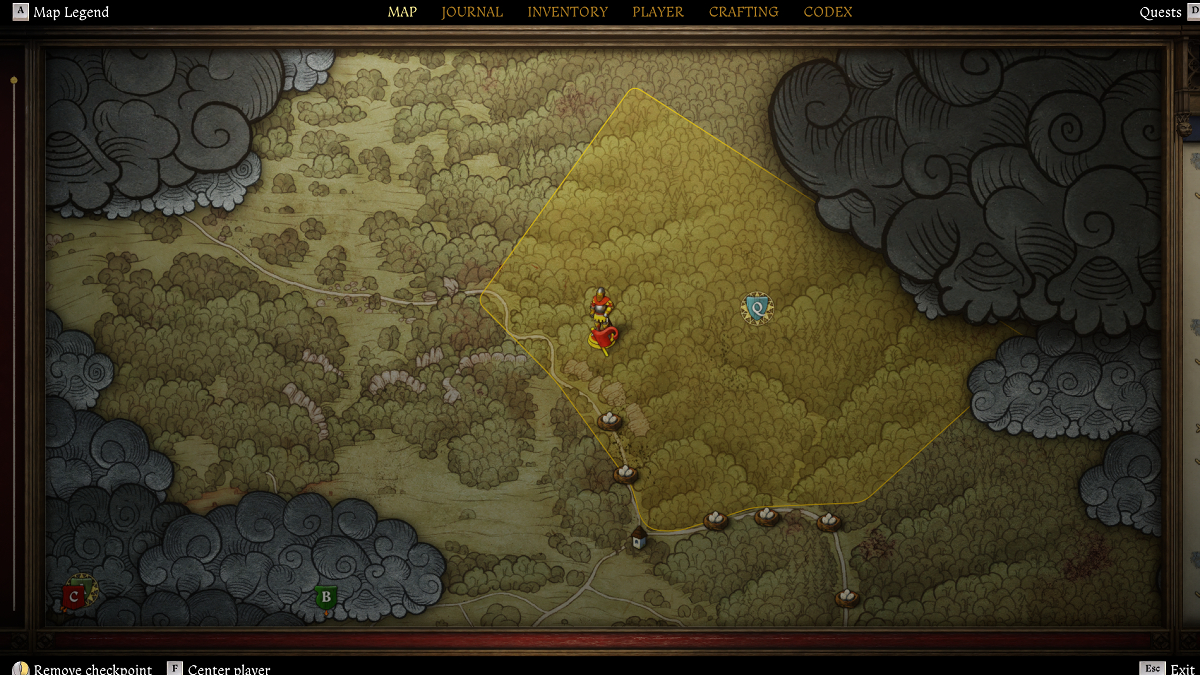The height and width of the screenshot is (675, 1200).
Task: Open the Inventory tab
Action: pyautogui.click(x=567, y=12)
